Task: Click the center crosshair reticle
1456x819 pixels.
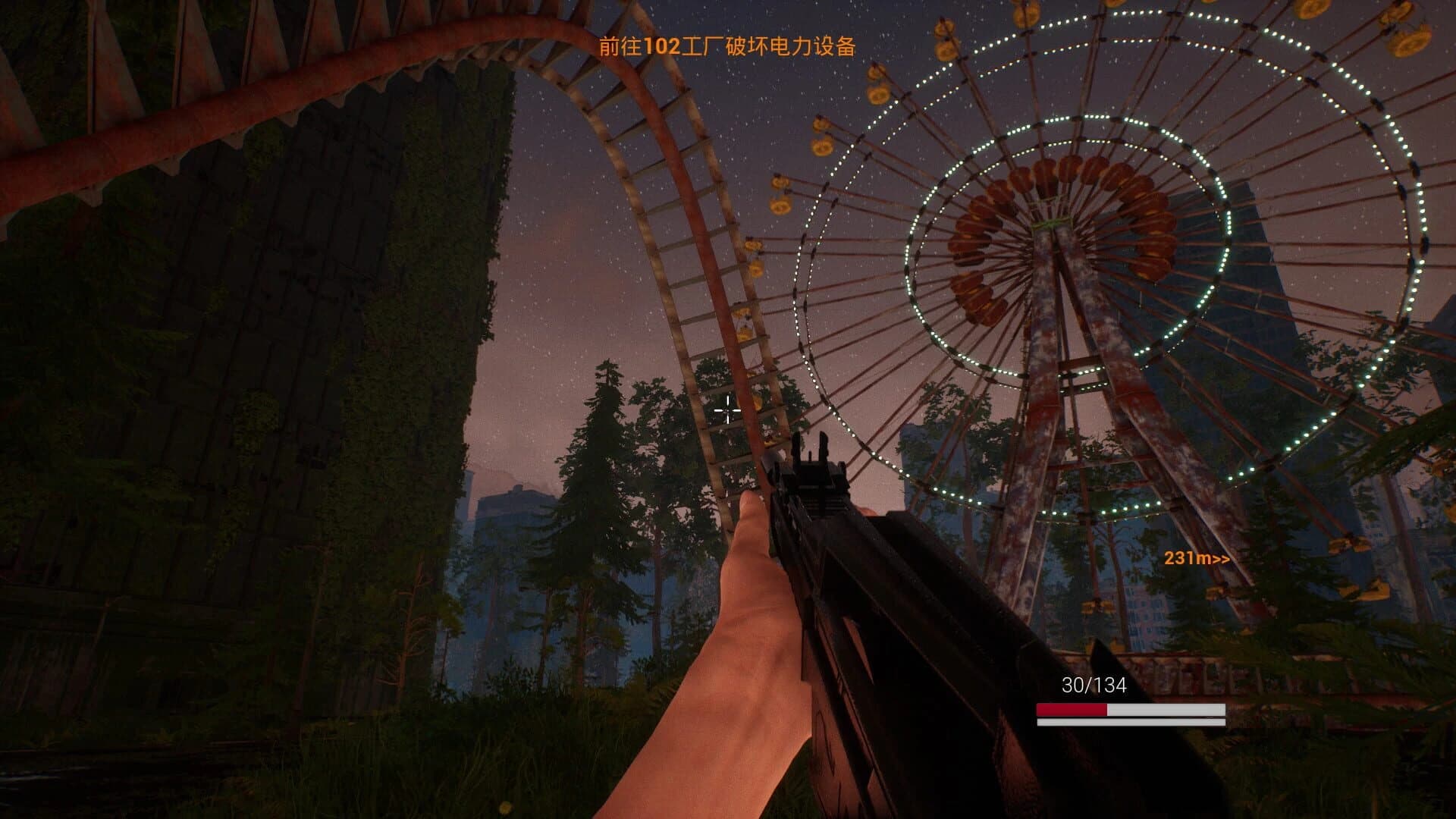Action: click(730, 410)
